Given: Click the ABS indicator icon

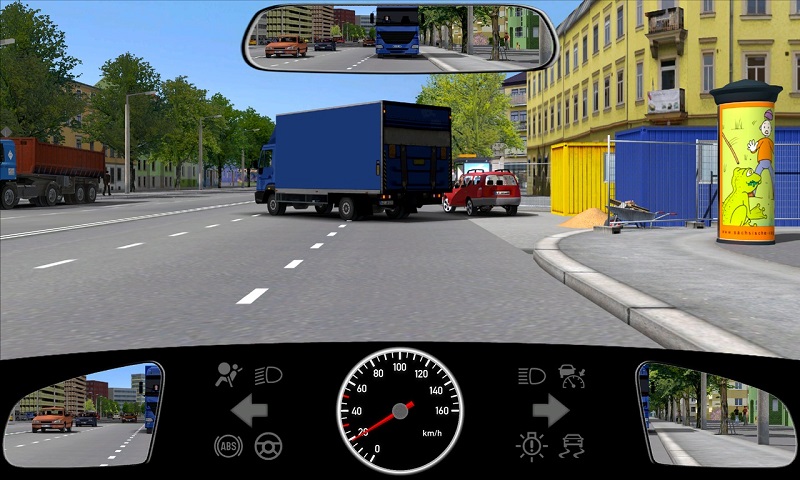Looking at the screenshot, I should (228, 445).
